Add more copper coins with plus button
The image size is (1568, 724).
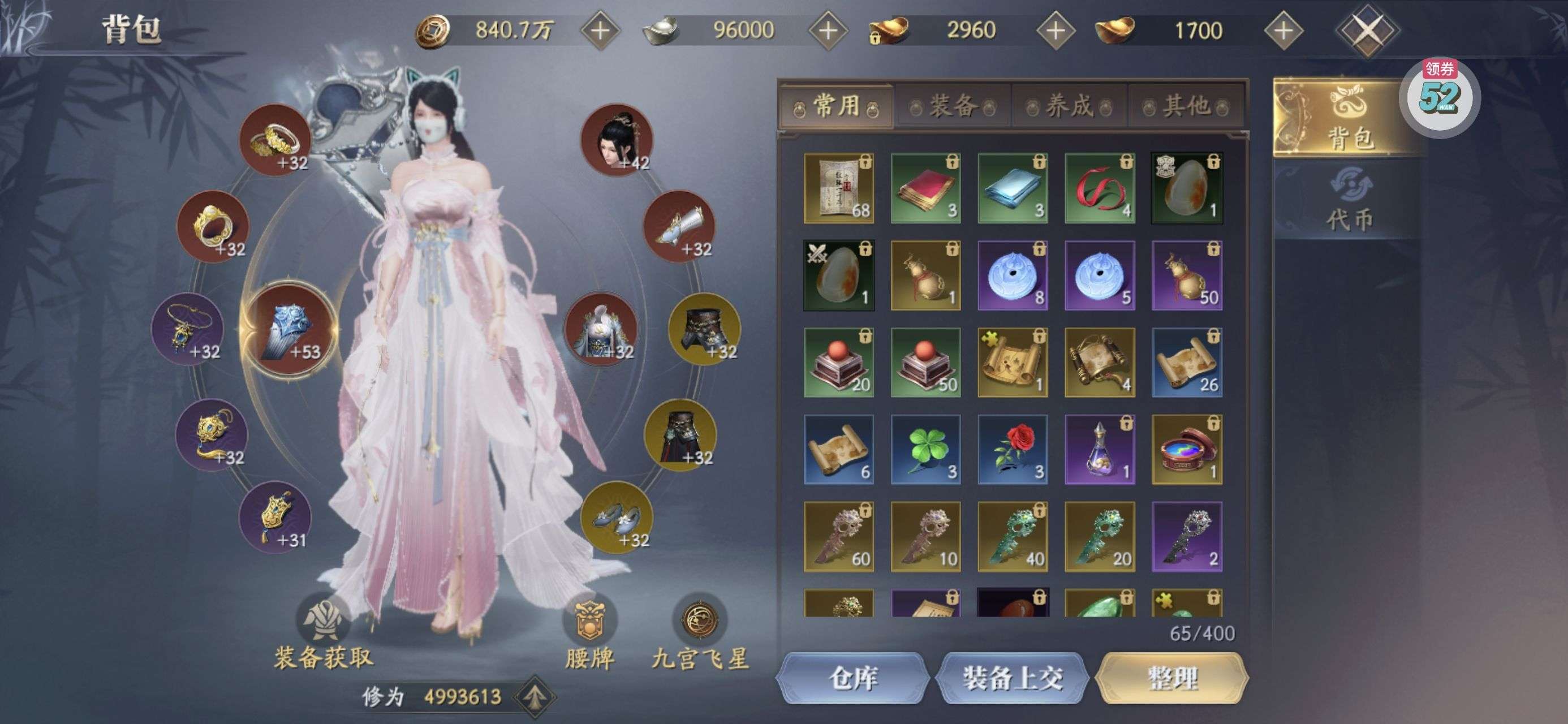click(x=600, y=31)
